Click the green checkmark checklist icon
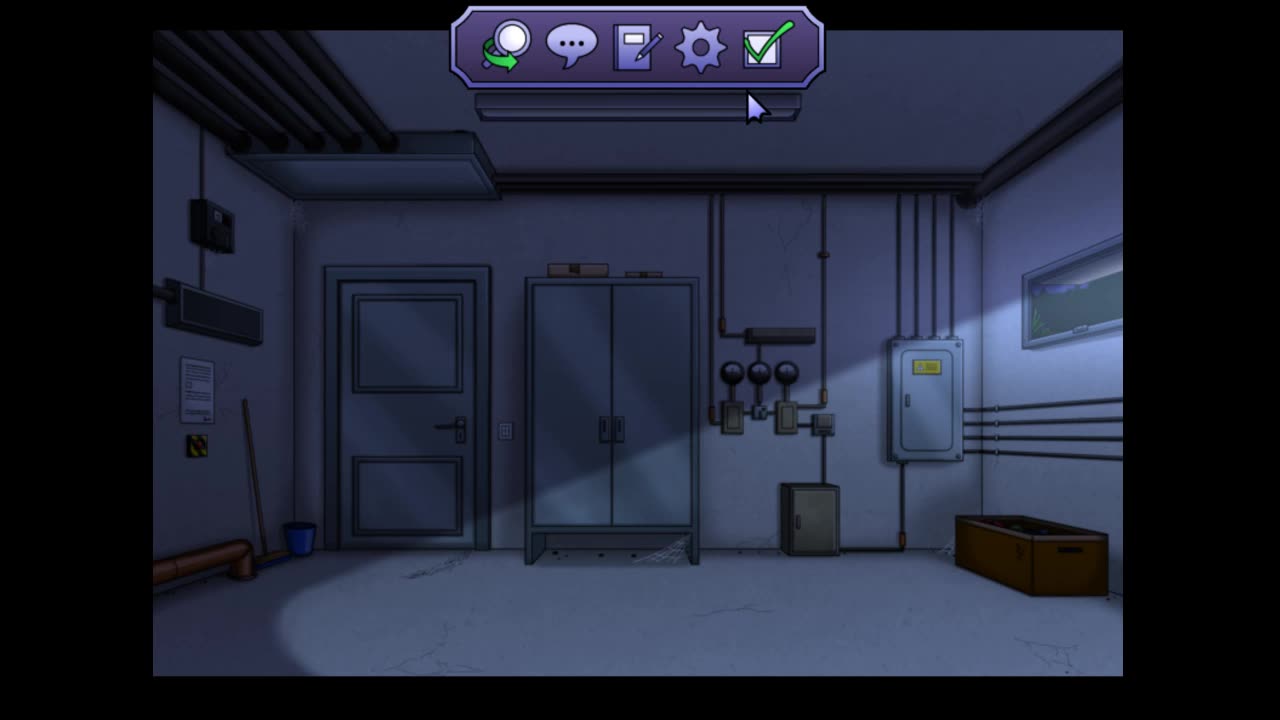The image size is (1280, 720). click(x=766, y=45)
